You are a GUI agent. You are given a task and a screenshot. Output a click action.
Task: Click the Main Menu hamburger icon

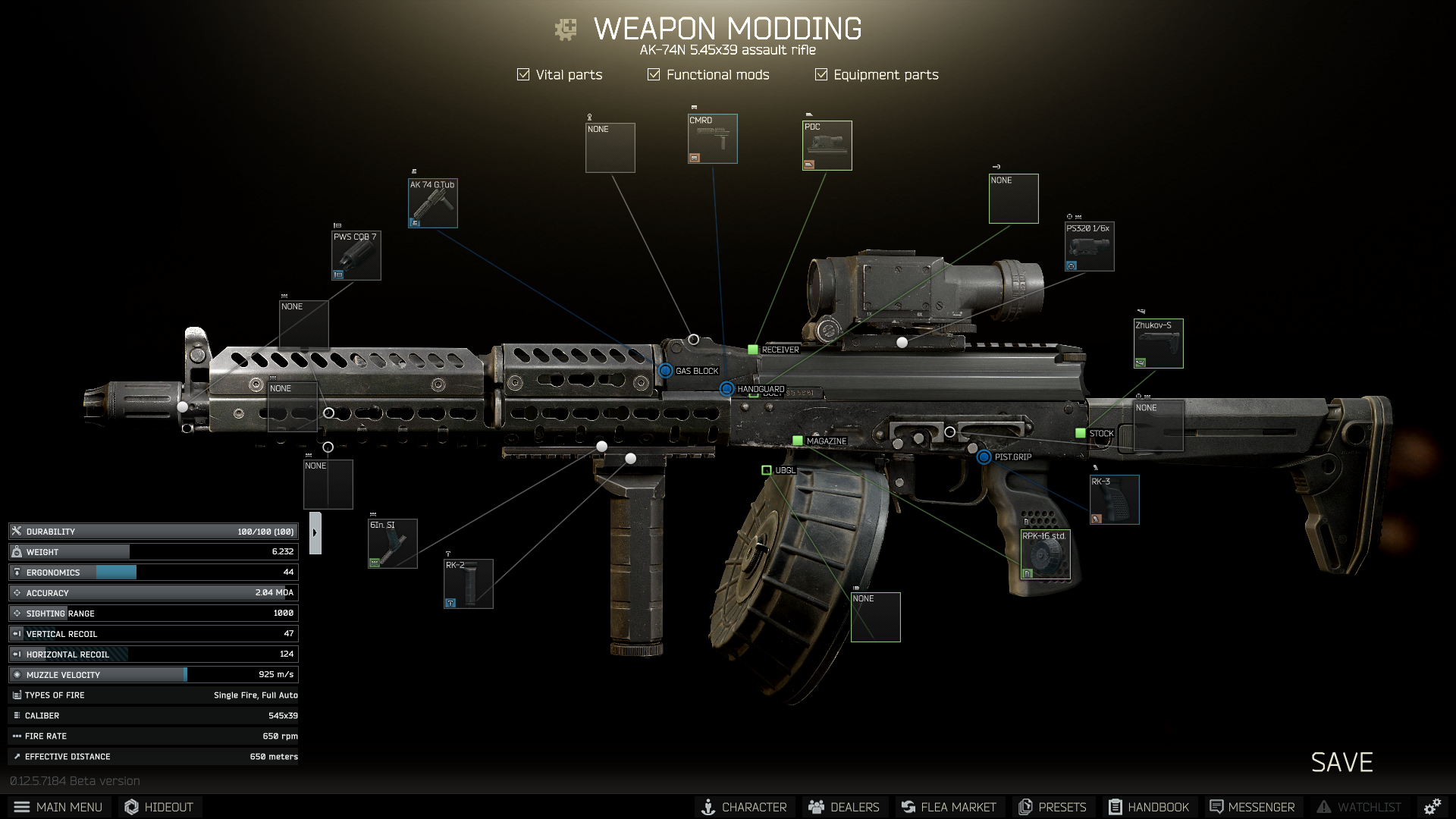[x=23, y=807]
